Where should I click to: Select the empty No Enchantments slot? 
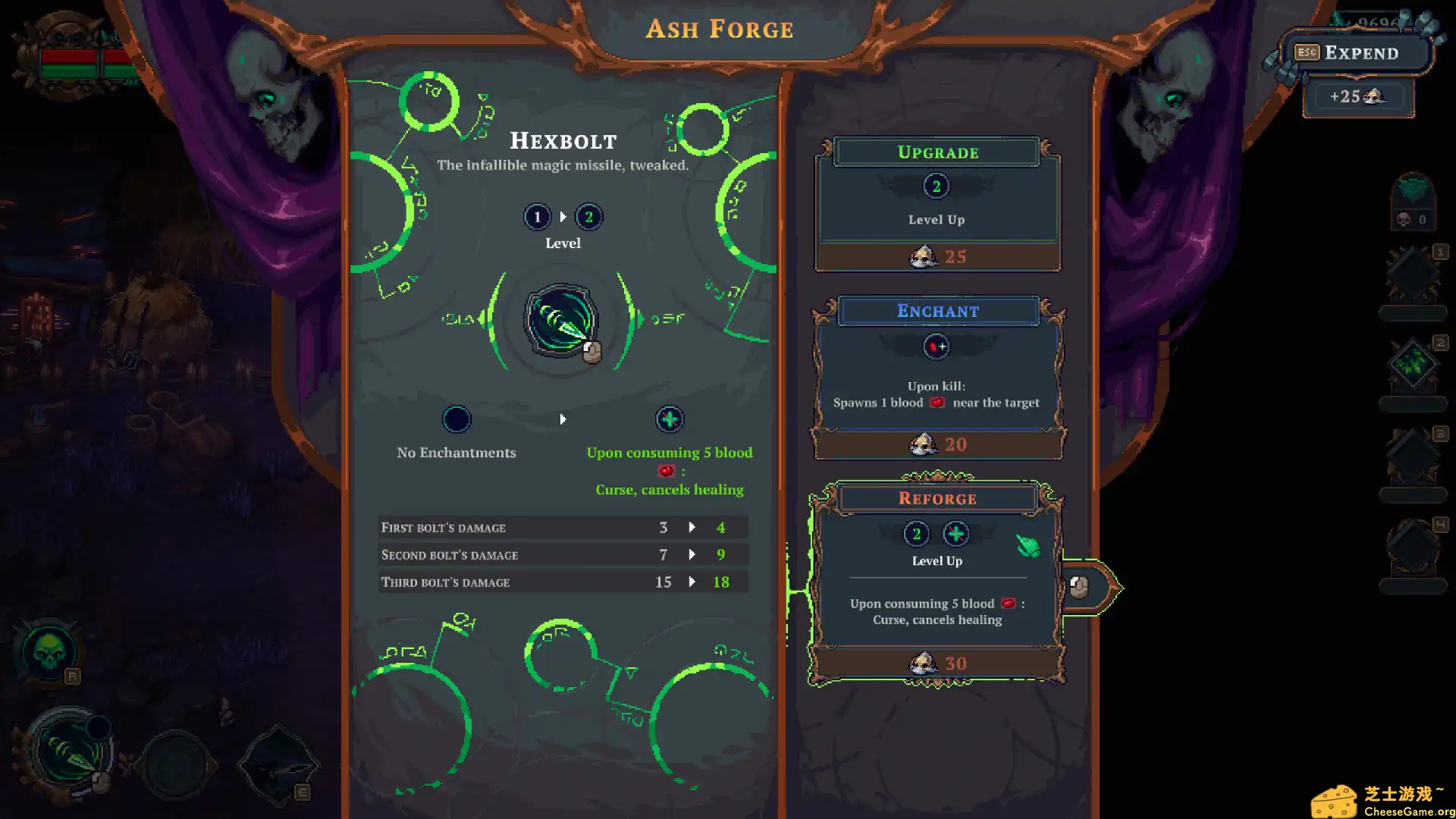457,419
